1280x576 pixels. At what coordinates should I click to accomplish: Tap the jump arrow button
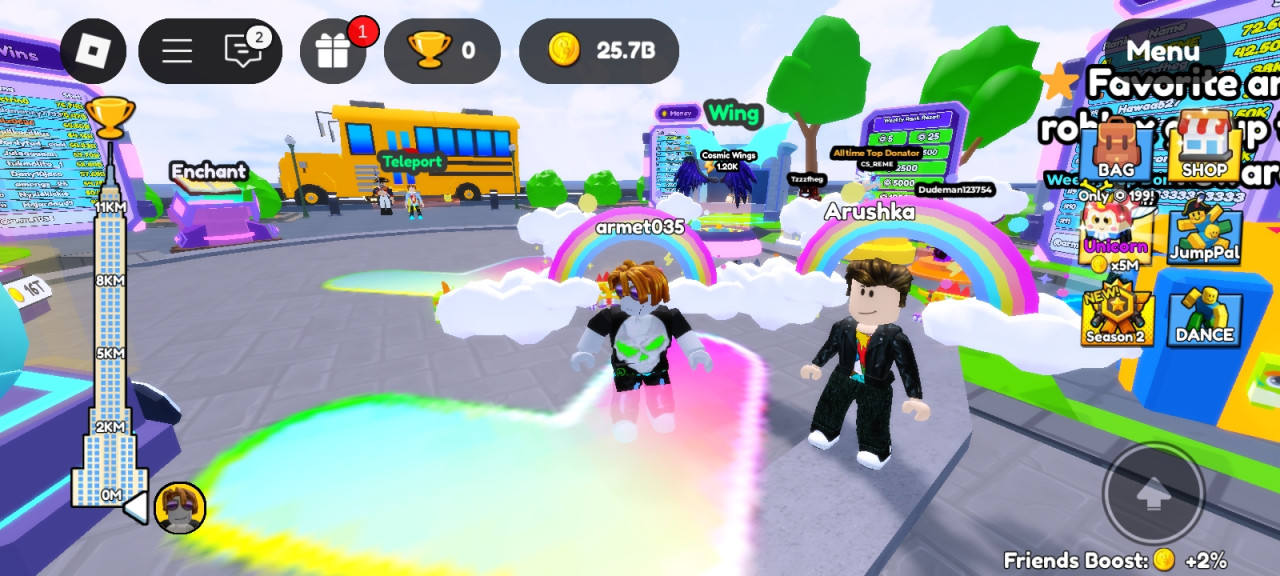(x=1153, y=494)
